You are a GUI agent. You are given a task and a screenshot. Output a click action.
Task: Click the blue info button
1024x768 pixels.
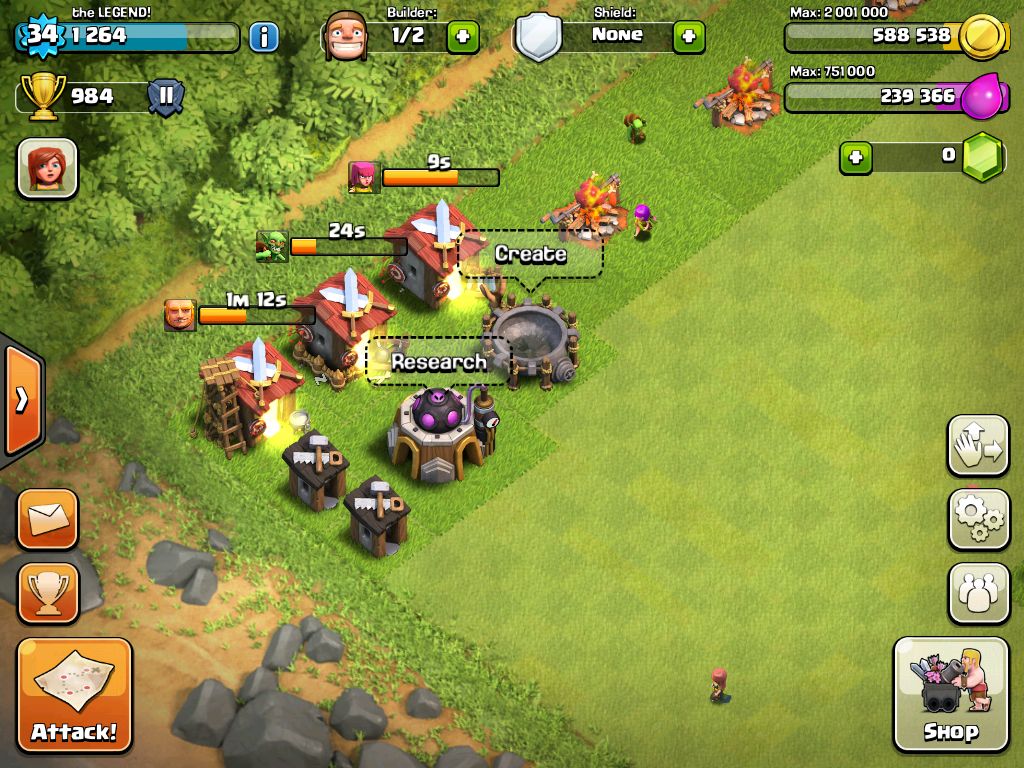click(263, 38)
